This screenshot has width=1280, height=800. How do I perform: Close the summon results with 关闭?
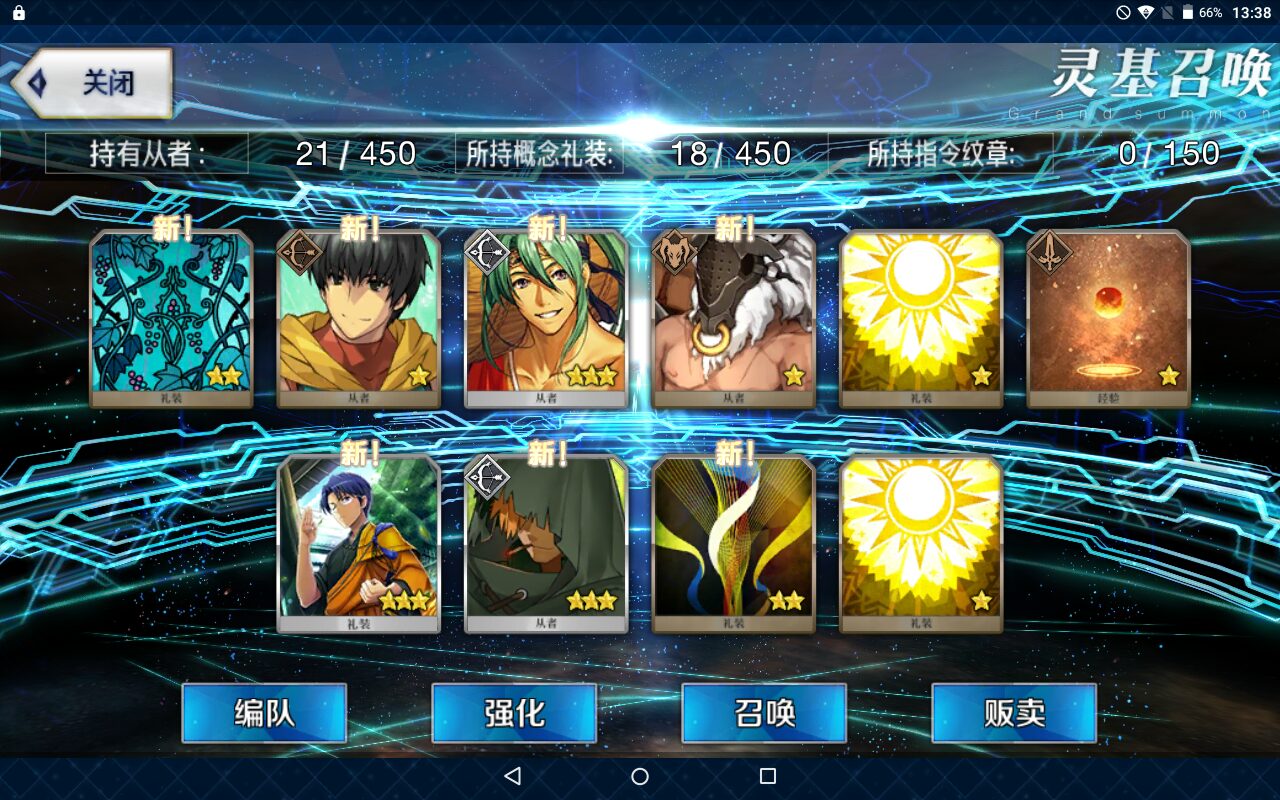click(x=95, y=82)
